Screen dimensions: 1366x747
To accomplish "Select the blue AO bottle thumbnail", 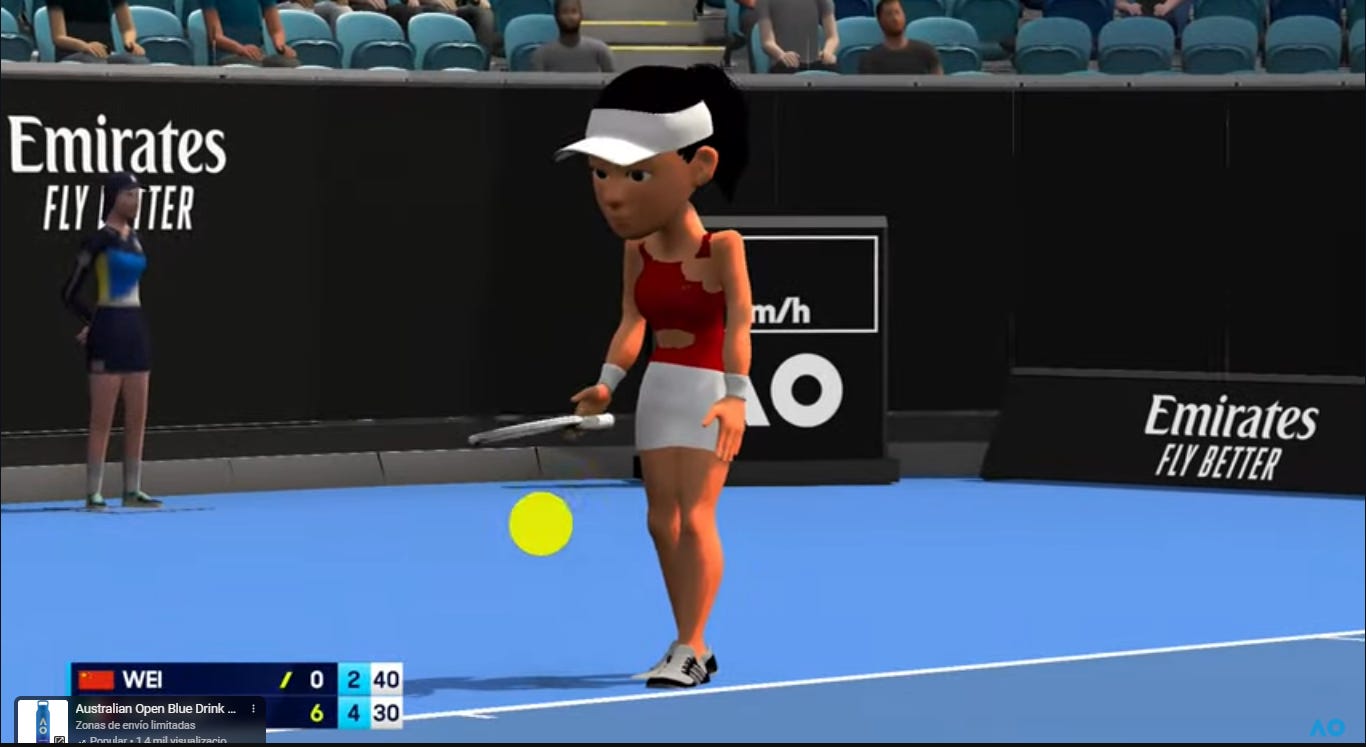I will click(43, 722).
